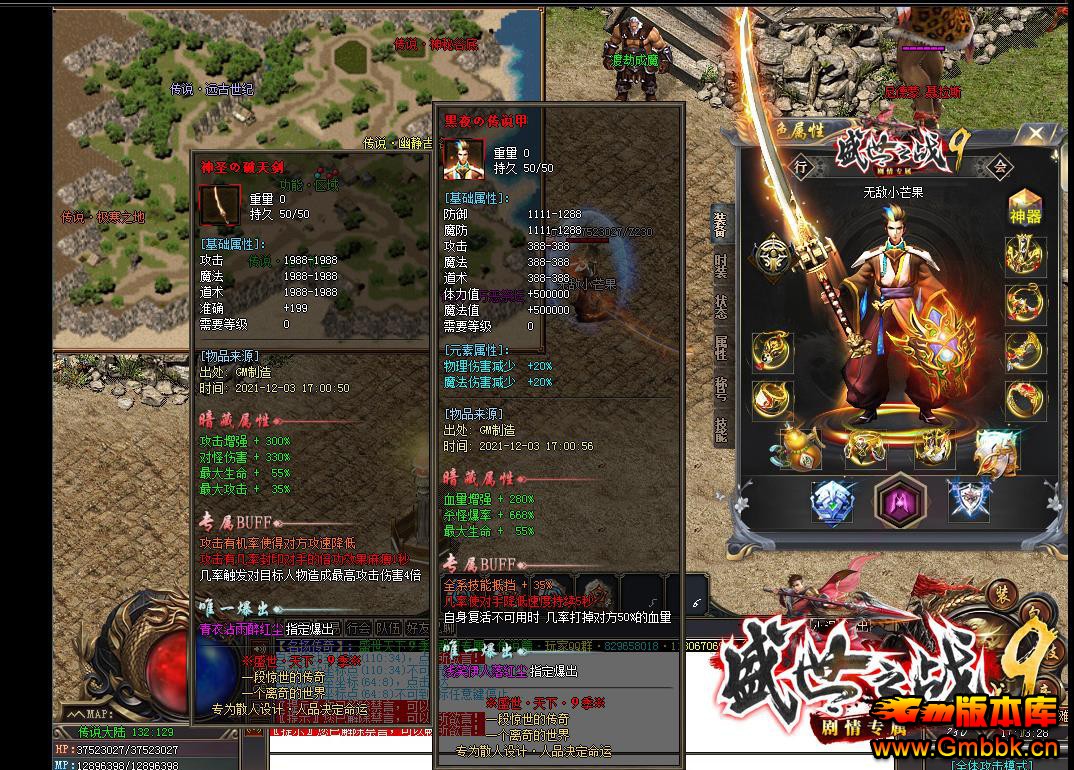Open the 神器 artifact button
Viewport: 1074px width, 770px height.
1025,207
